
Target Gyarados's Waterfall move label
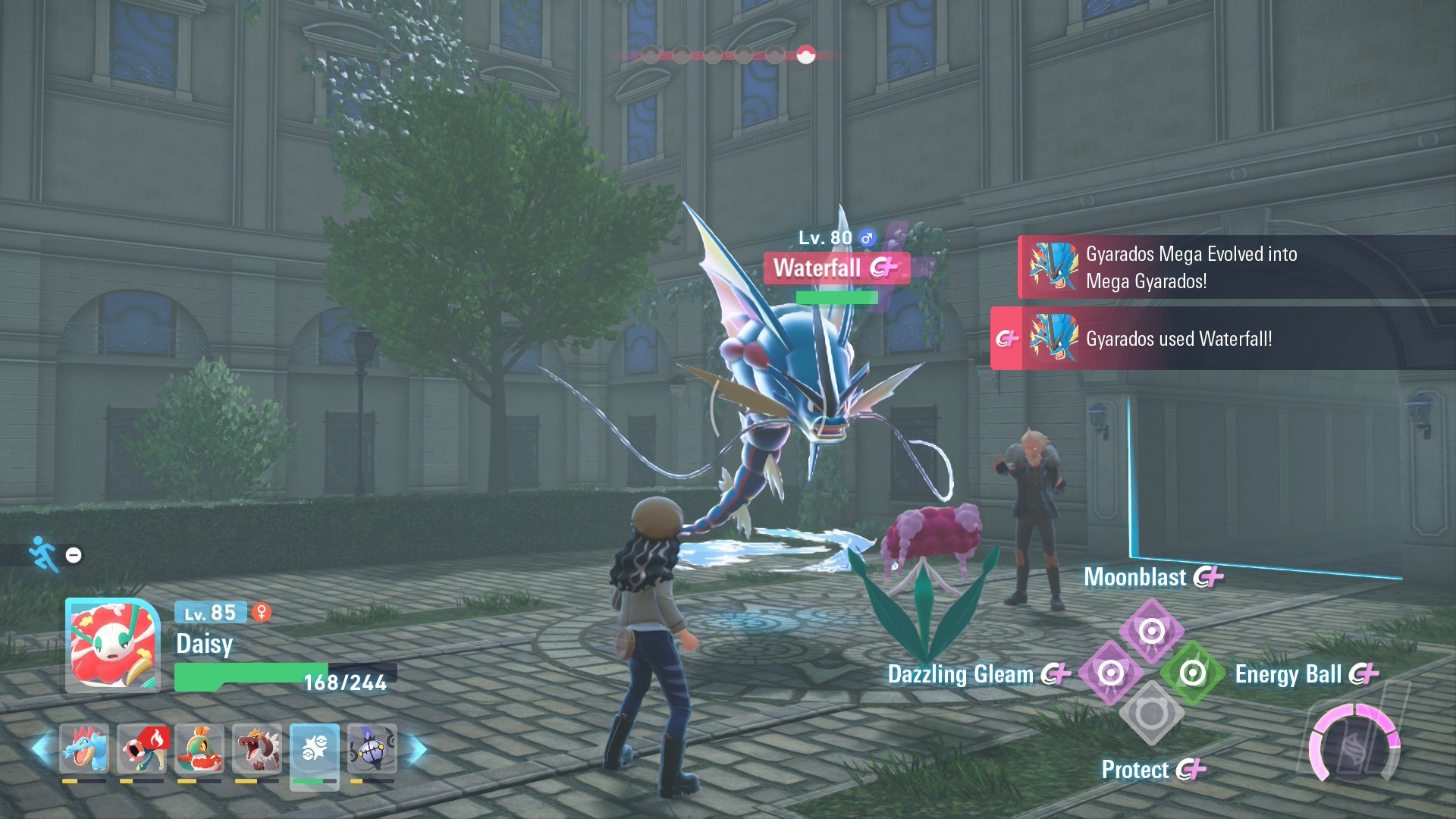point(836,268)
